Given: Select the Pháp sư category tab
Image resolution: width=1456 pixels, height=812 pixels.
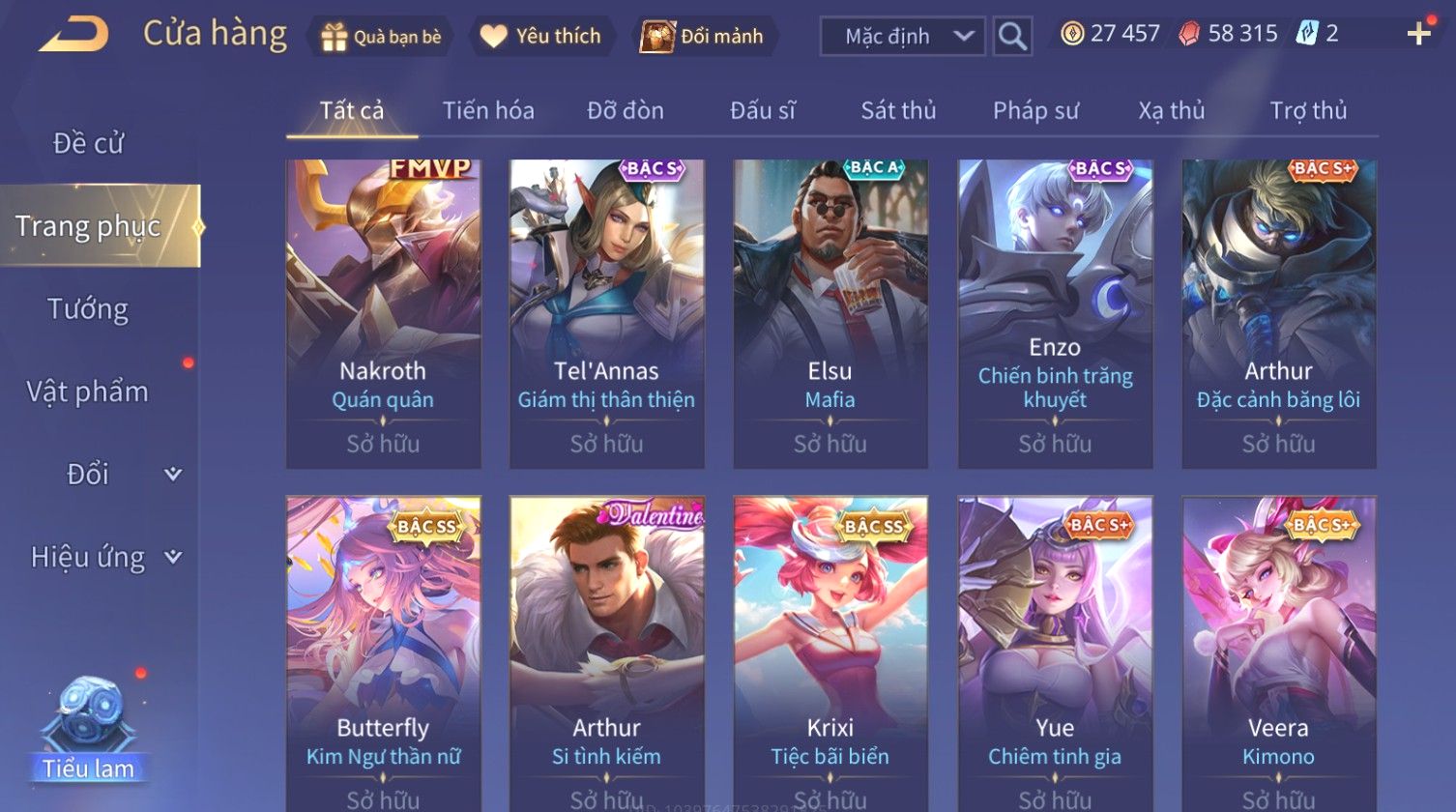Looking at the screenshot, I should pyautogui.click(x=1035, y=111).
